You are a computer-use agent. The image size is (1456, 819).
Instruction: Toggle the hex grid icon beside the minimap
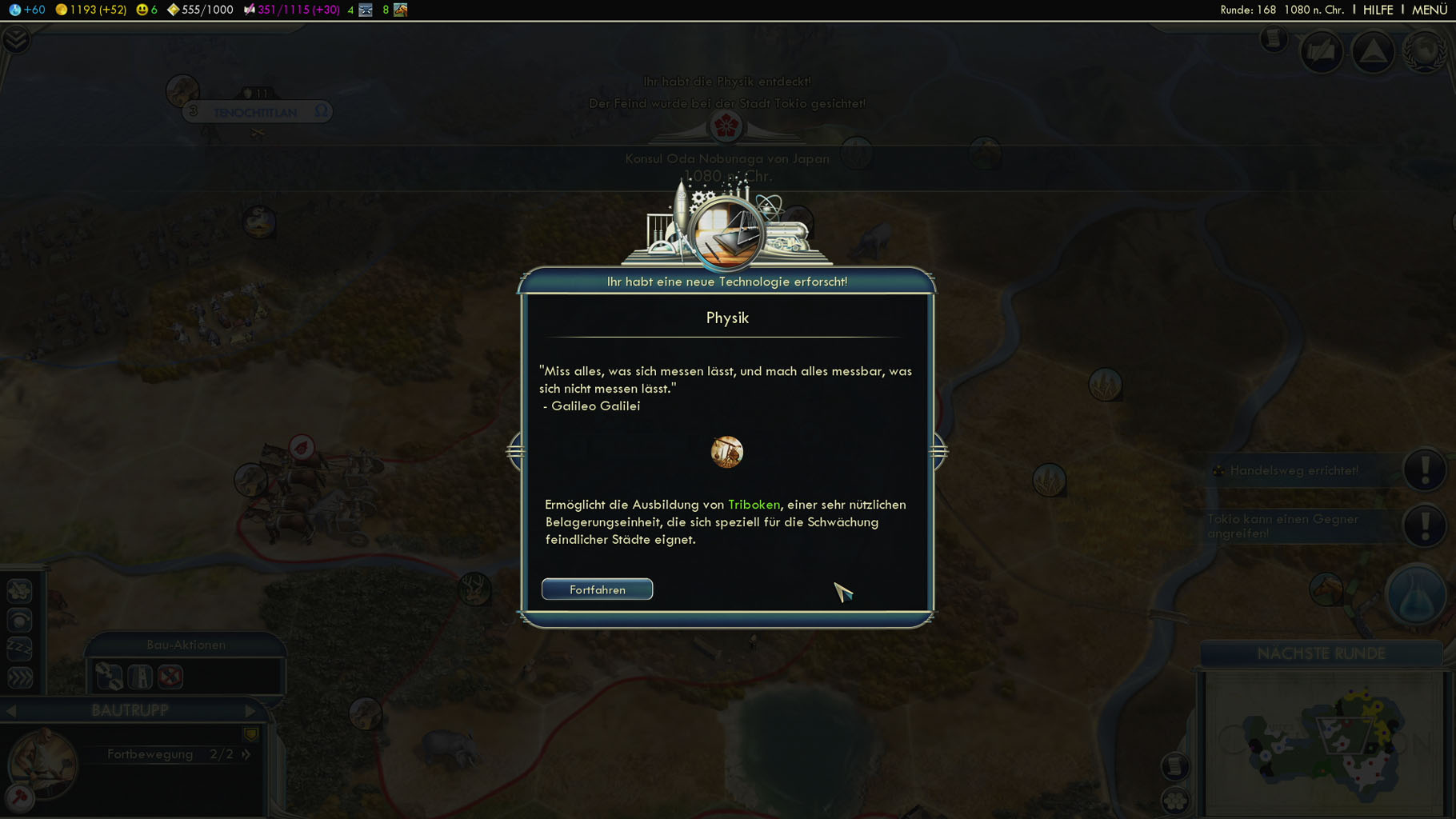pos(1175,800)
